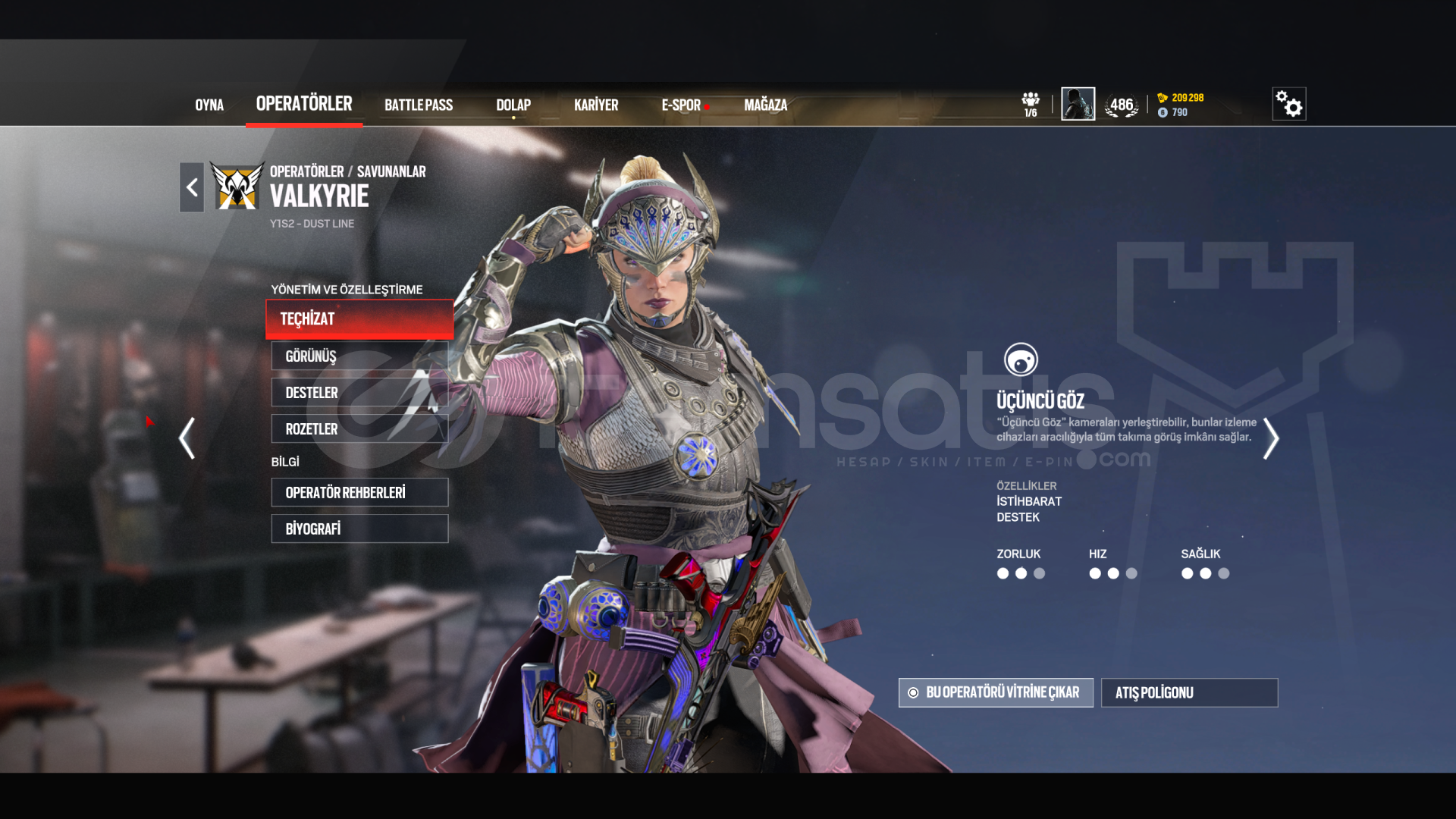The height and width of the screenshot is (819, 1456).
Task: Click BU OPERATÖRÜ VİTRİNE ÇIKAR button
Action: (996, 692)
